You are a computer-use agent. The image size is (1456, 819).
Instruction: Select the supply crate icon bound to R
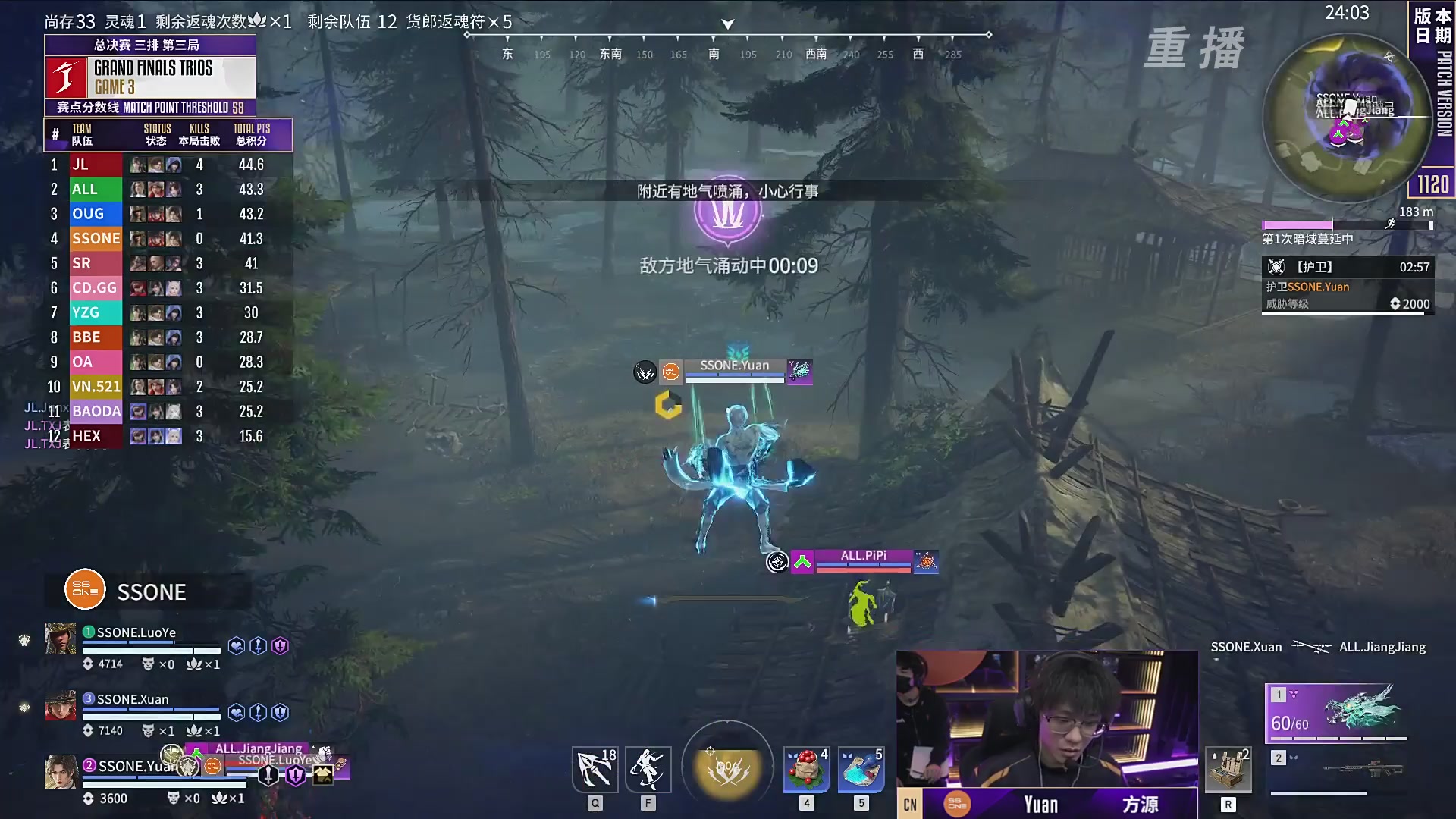[1230, 769]
